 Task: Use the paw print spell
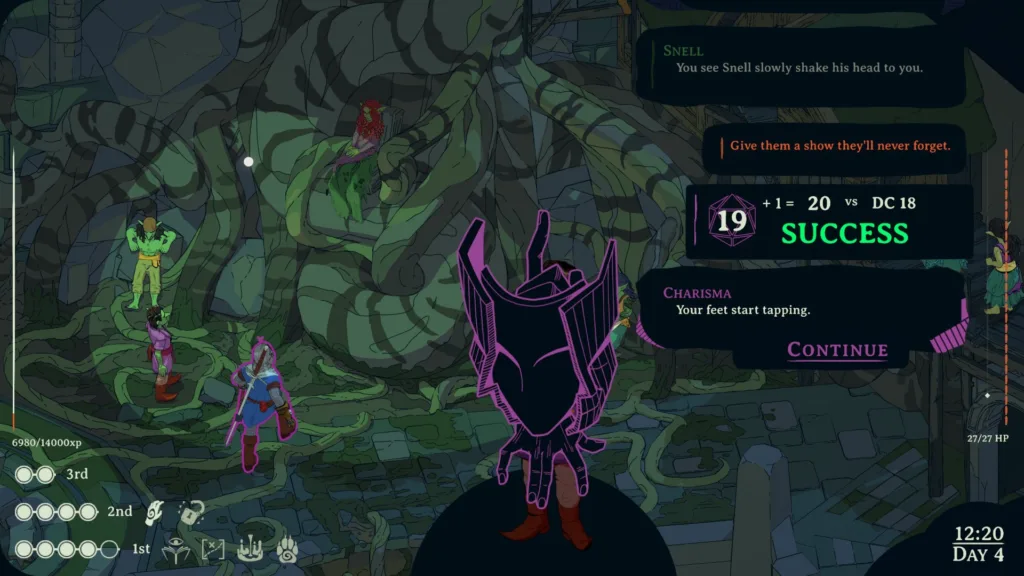pyautogui.click(x=287, y=549)
